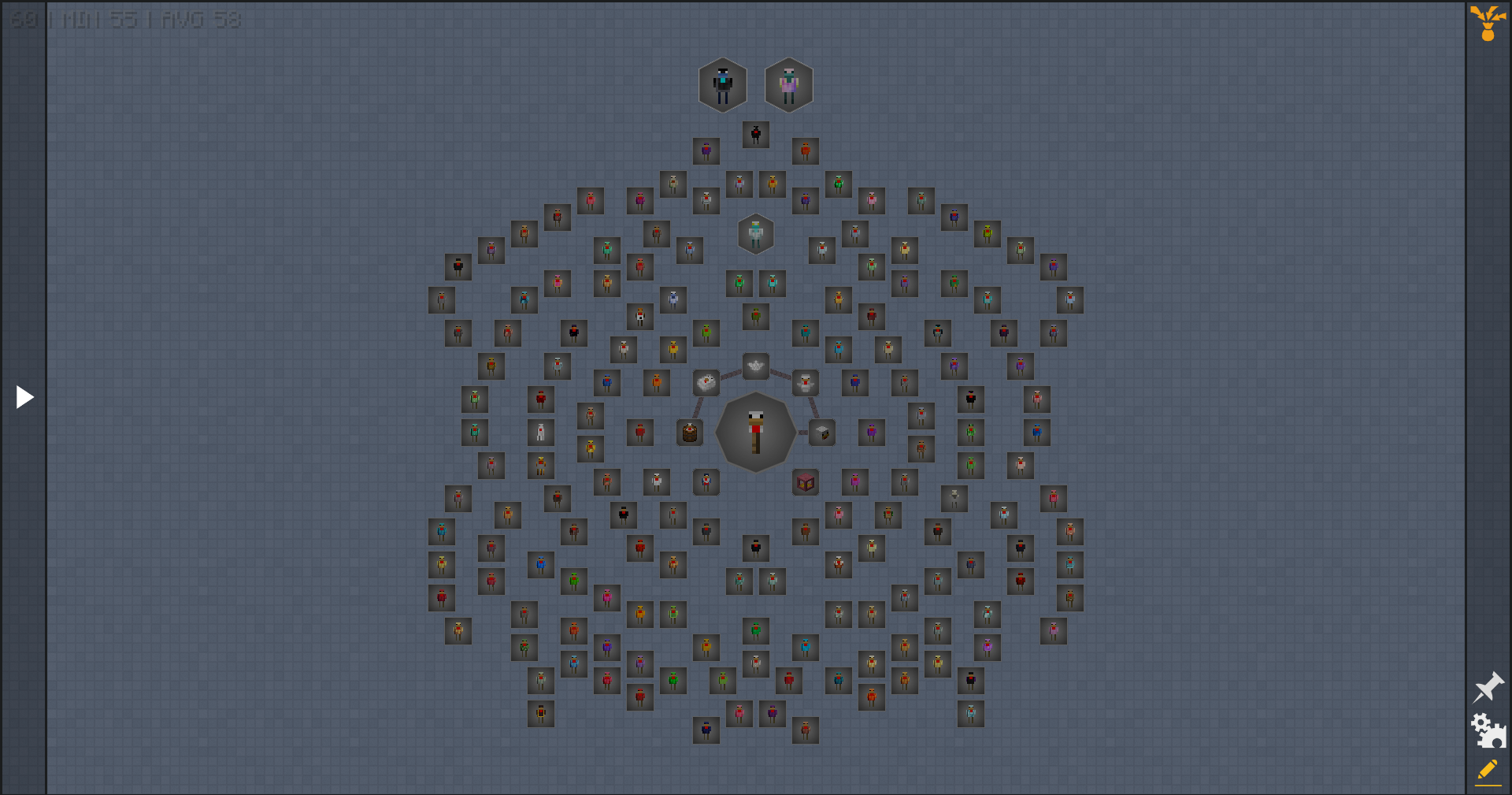Select the right chicken node
The image size is (1512, 795).
click(x=805, y=384)
